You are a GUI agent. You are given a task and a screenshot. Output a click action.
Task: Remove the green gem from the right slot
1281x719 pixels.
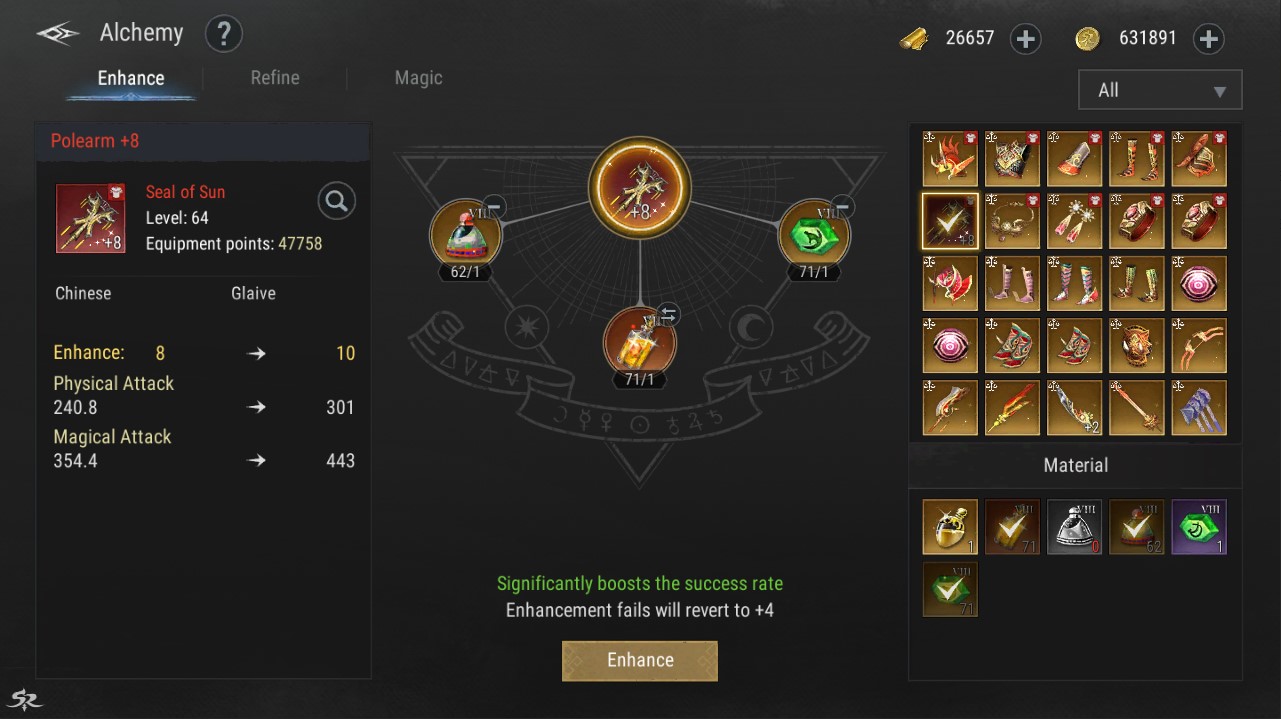point(843,207)
